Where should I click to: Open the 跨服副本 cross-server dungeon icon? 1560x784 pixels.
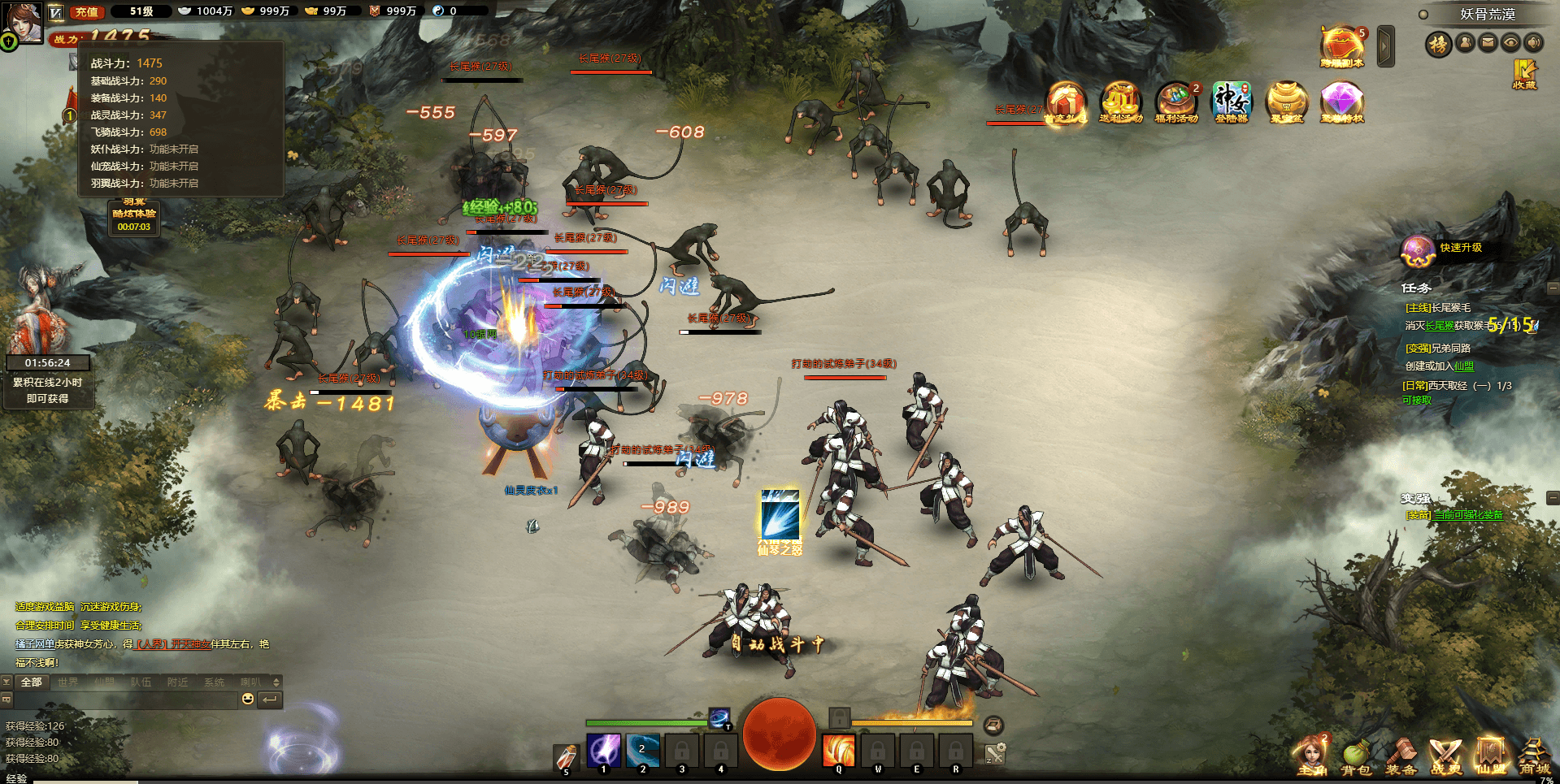coord(1341,47)
